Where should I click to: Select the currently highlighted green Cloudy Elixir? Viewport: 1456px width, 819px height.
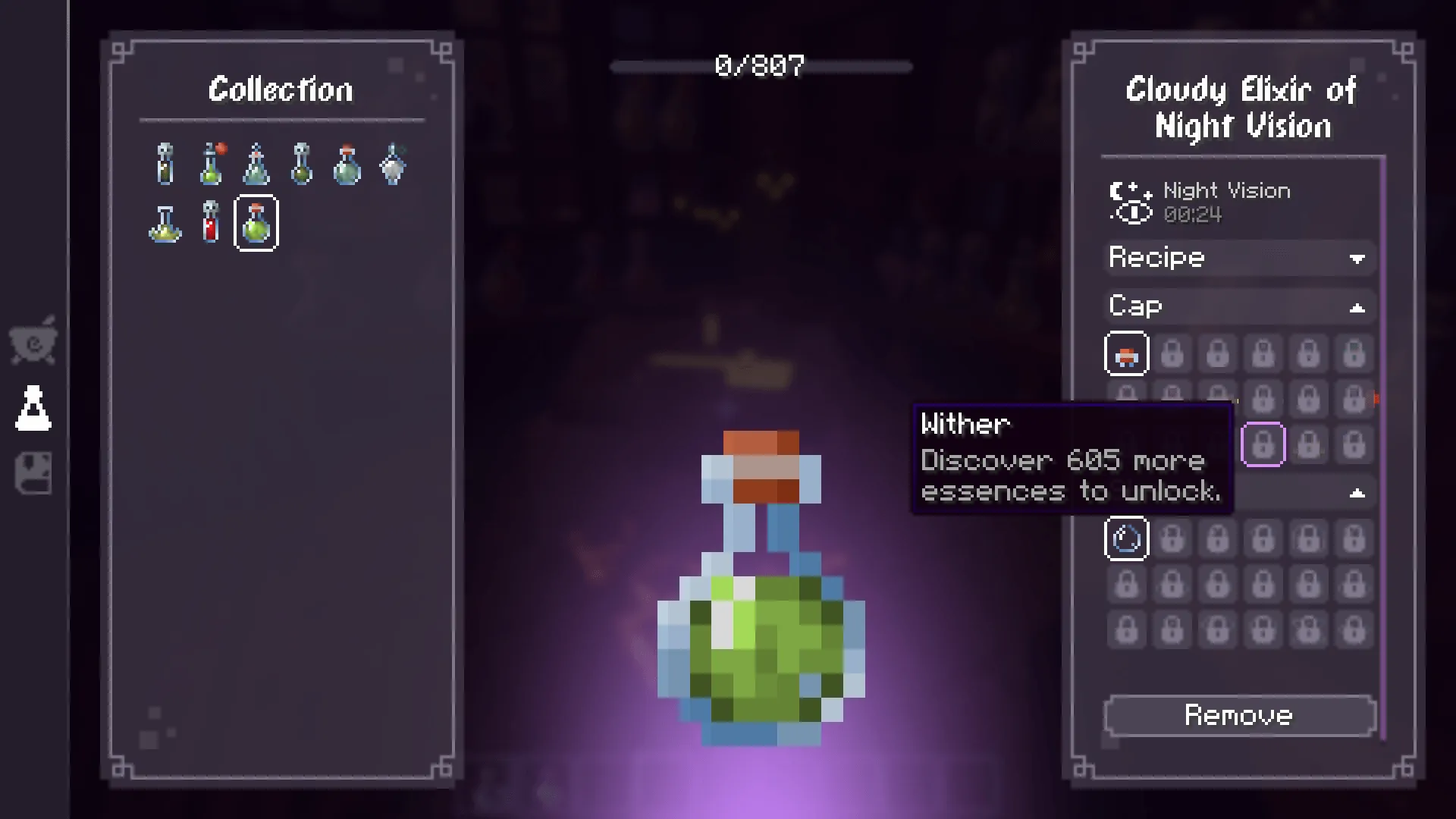pyautogui.click(x=256, y=222)
